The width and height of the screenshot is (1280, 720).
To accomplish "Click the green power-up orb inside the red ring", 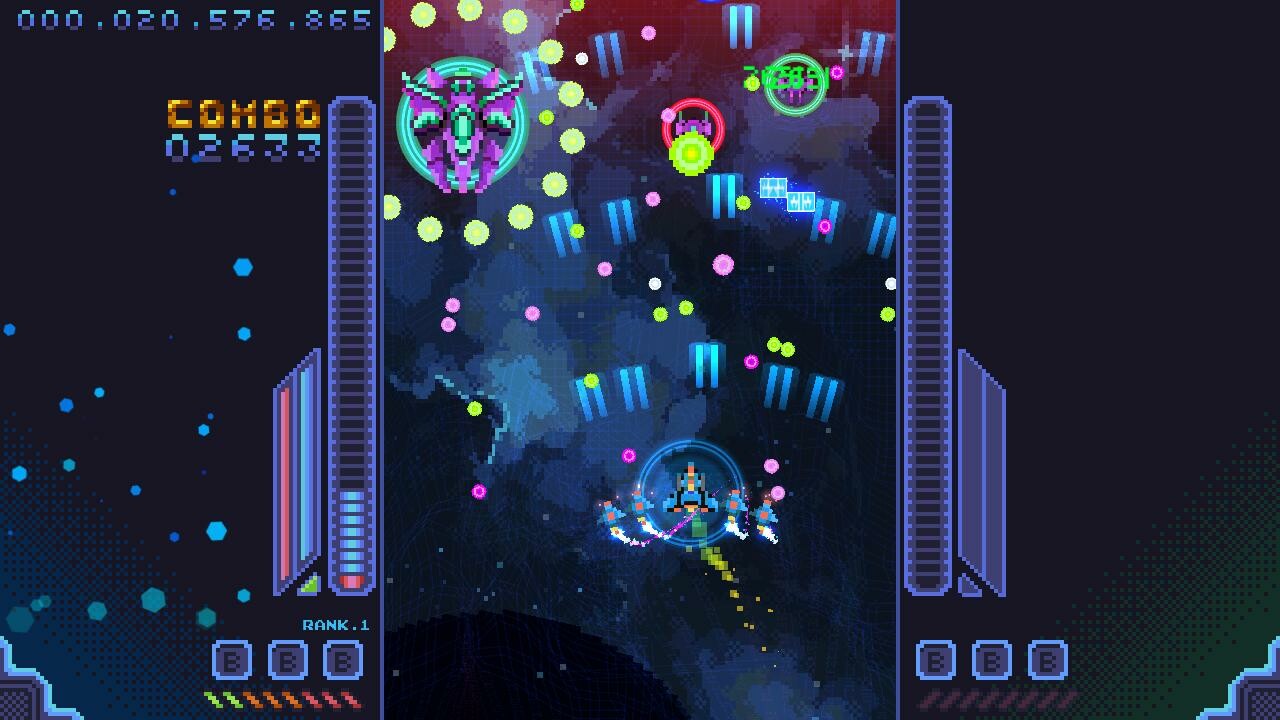I will (692, 151).
